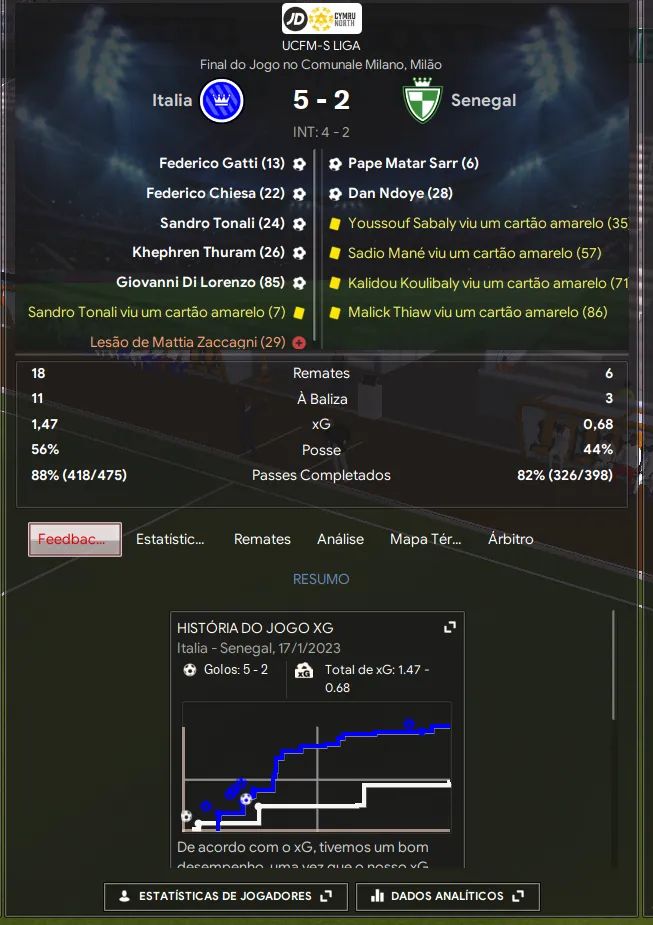View the Árbitro tab

pyautogui.click(x=511, y=539)
